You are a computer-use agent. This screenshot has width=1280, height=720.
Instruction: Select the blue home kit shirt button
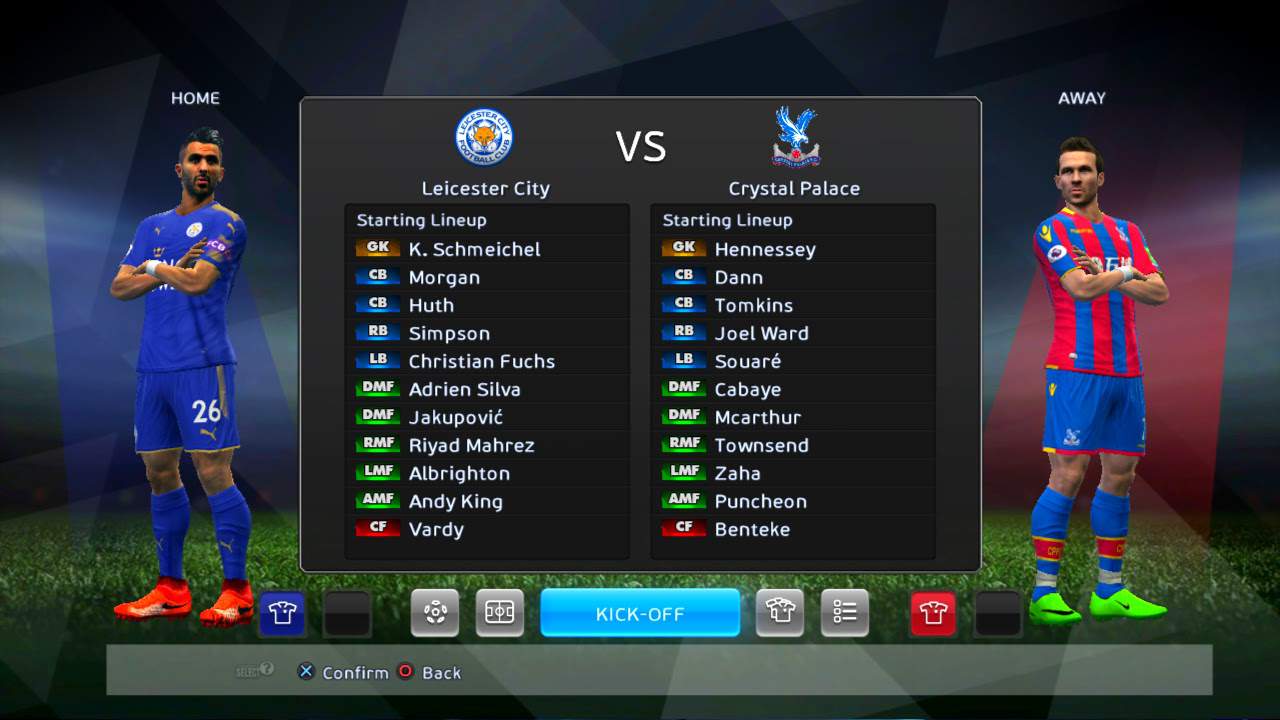[x=282, y=613]
